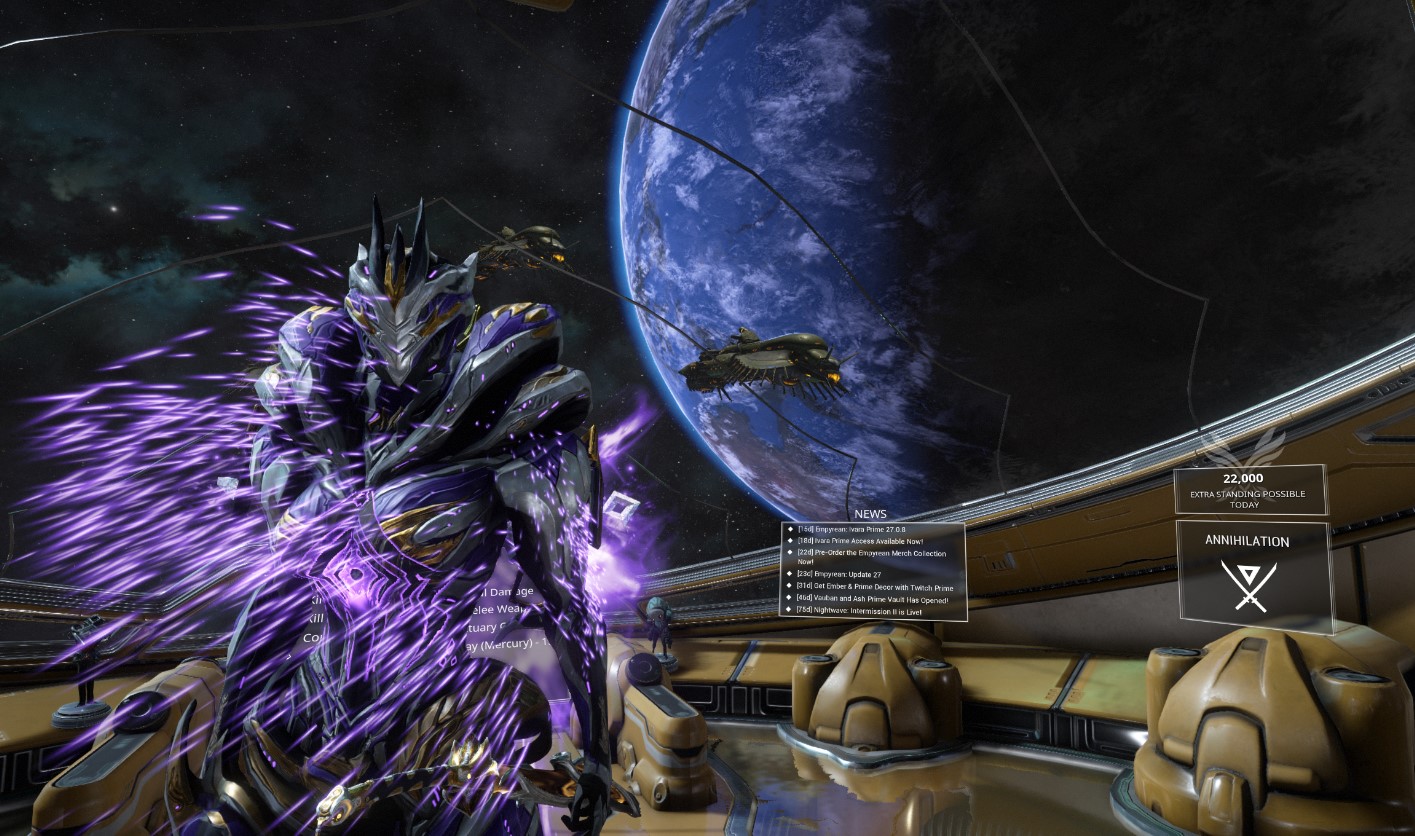Click the NEWS panel header
Viewport: 1415px width, 836px height.
(869, 514)
